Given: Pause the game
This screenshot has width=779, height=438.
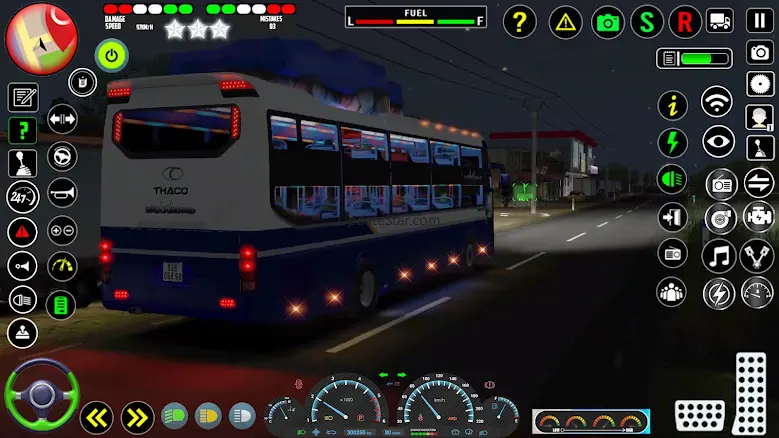Looking at the screenshot, I should click(x=759, y=20).
